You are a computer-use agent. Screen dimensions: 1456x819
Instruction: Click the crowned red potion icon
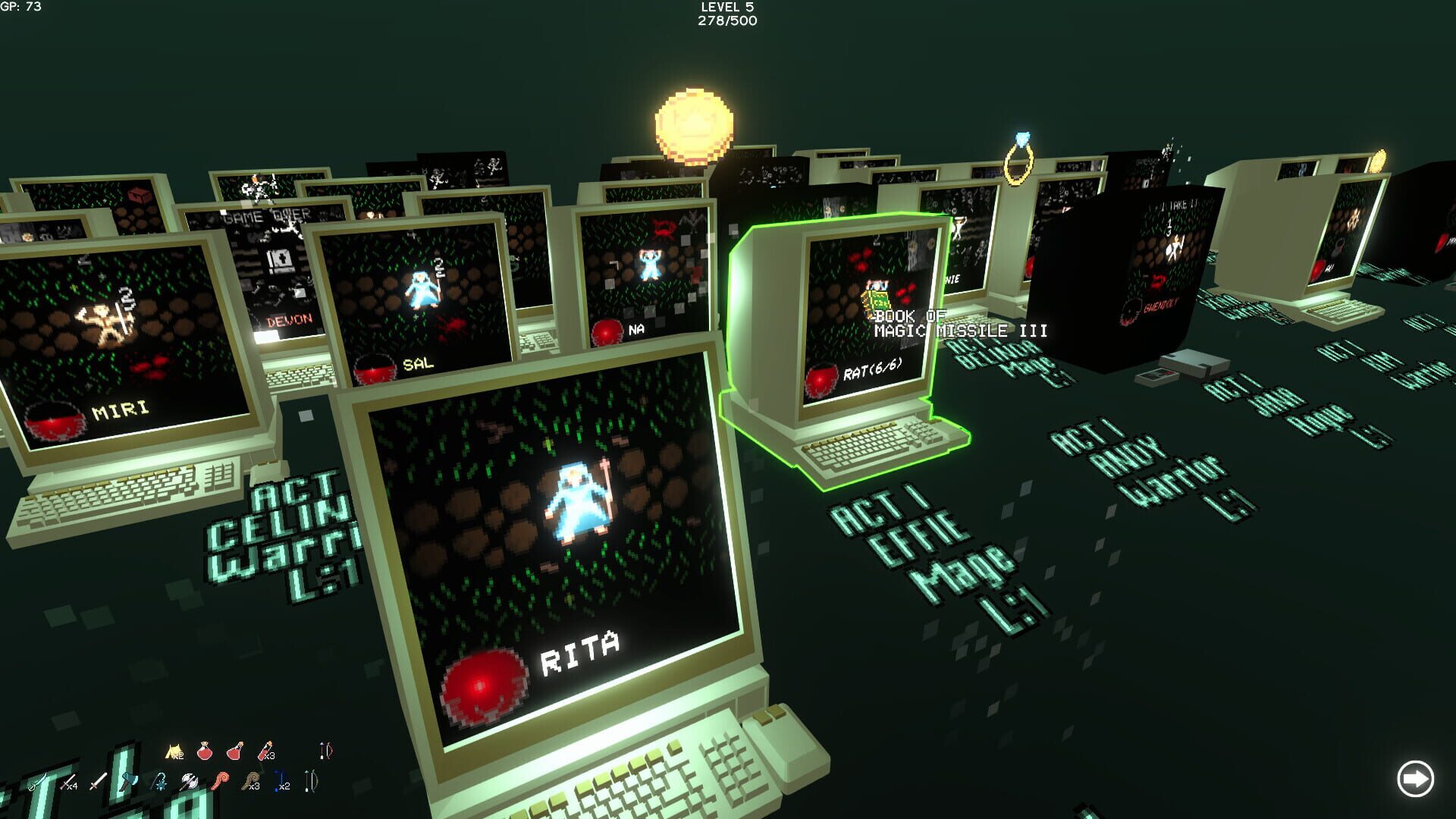[205, 751]
